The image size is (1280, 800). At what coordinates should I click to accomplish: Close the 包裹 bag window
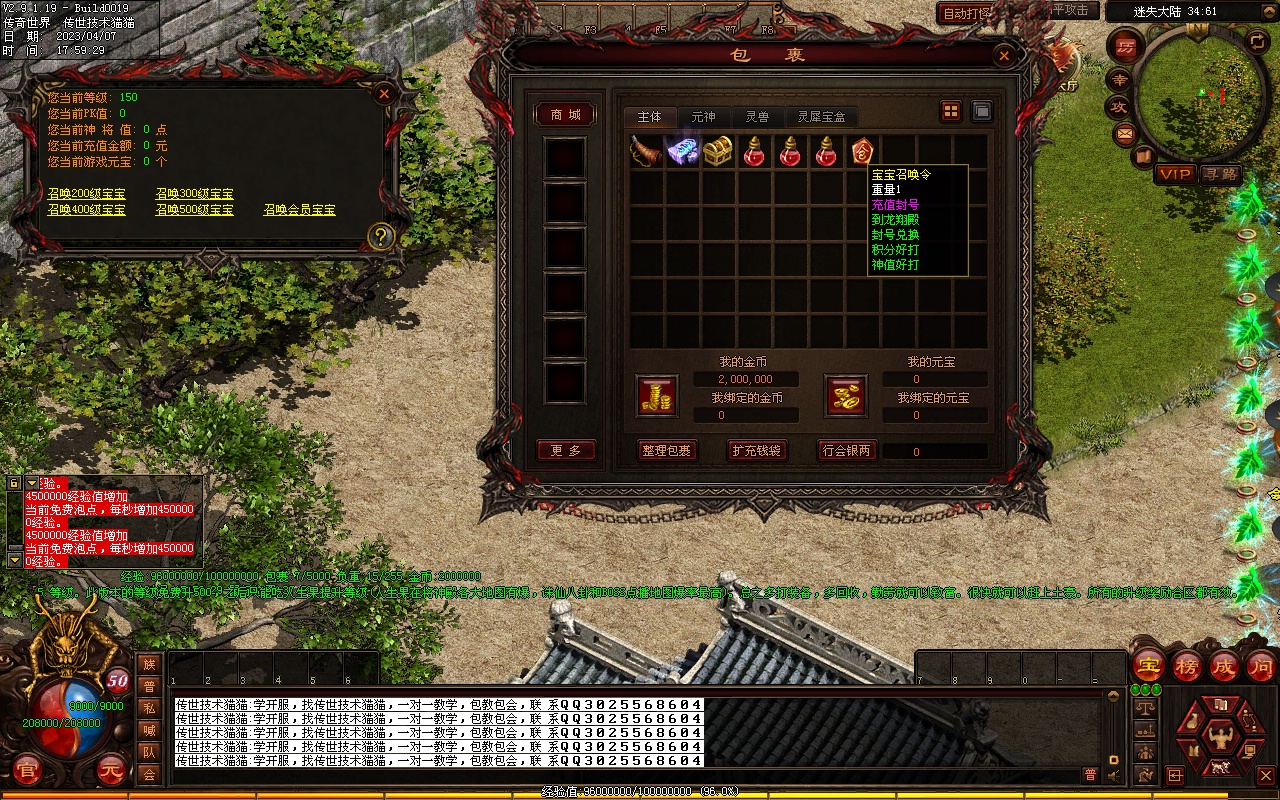click(1003, 55)
